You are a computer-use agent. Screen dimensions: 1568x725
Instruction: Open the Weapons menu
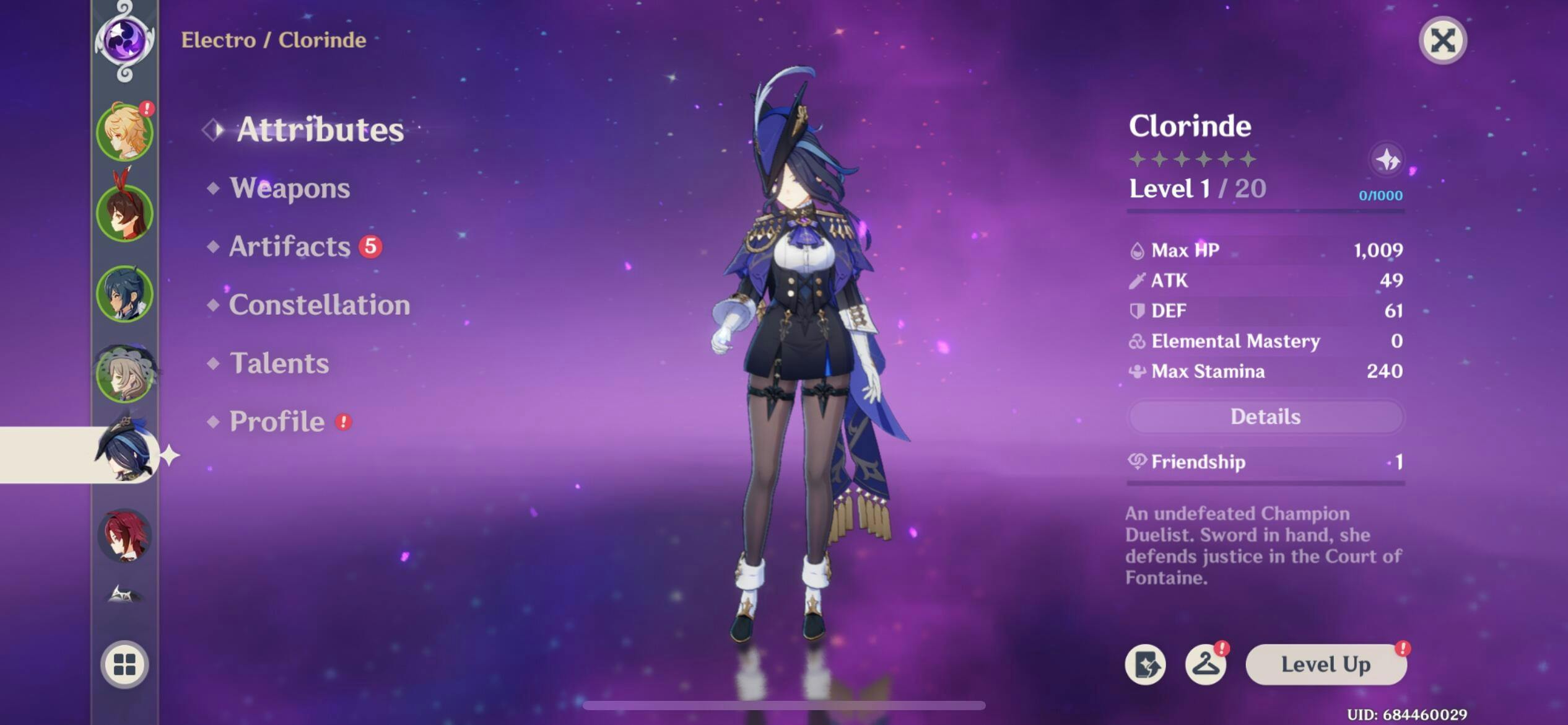[289, 188]
